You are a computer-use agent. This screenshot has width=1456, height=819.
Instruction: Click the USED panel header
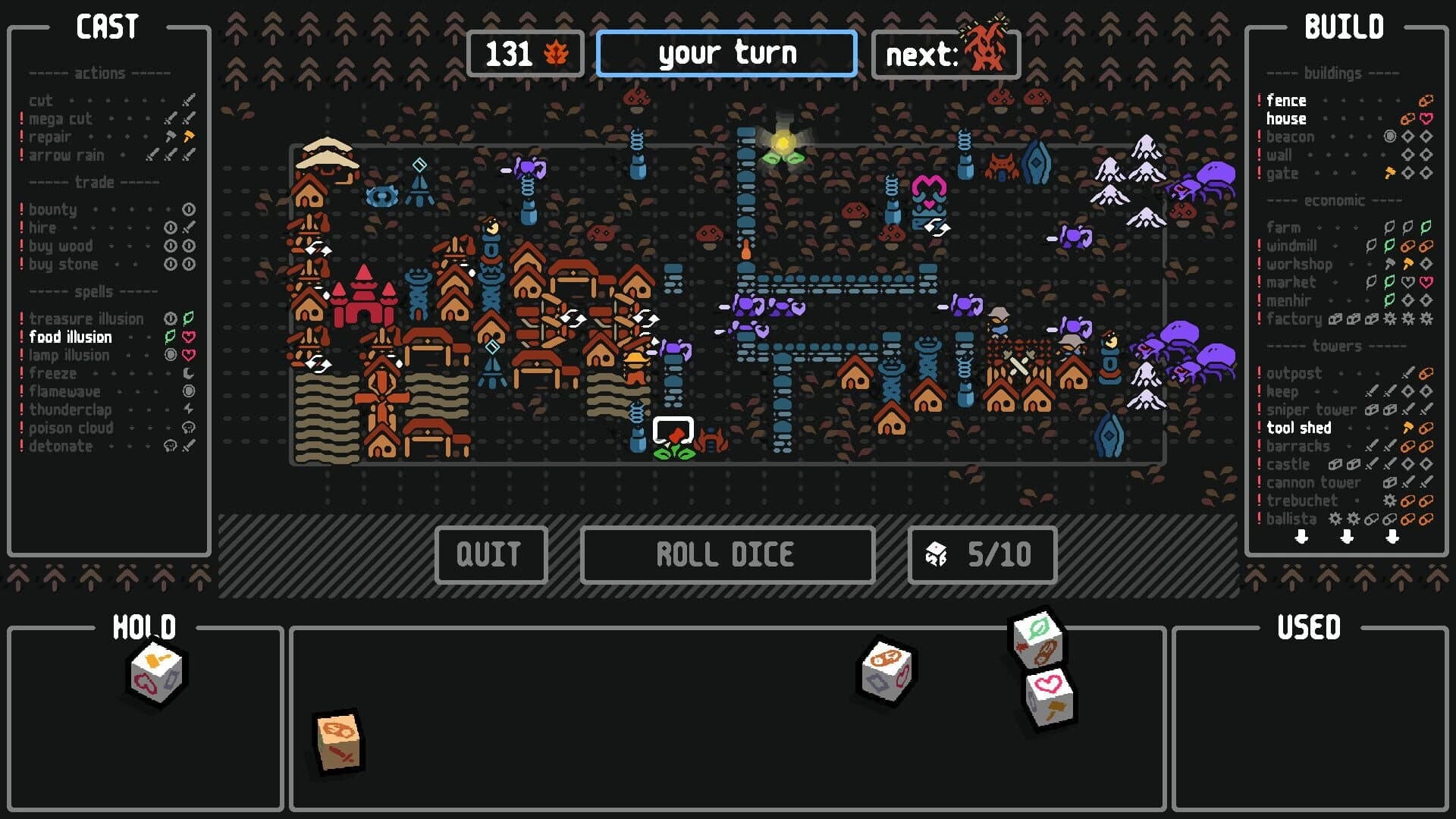(1308, 627)
